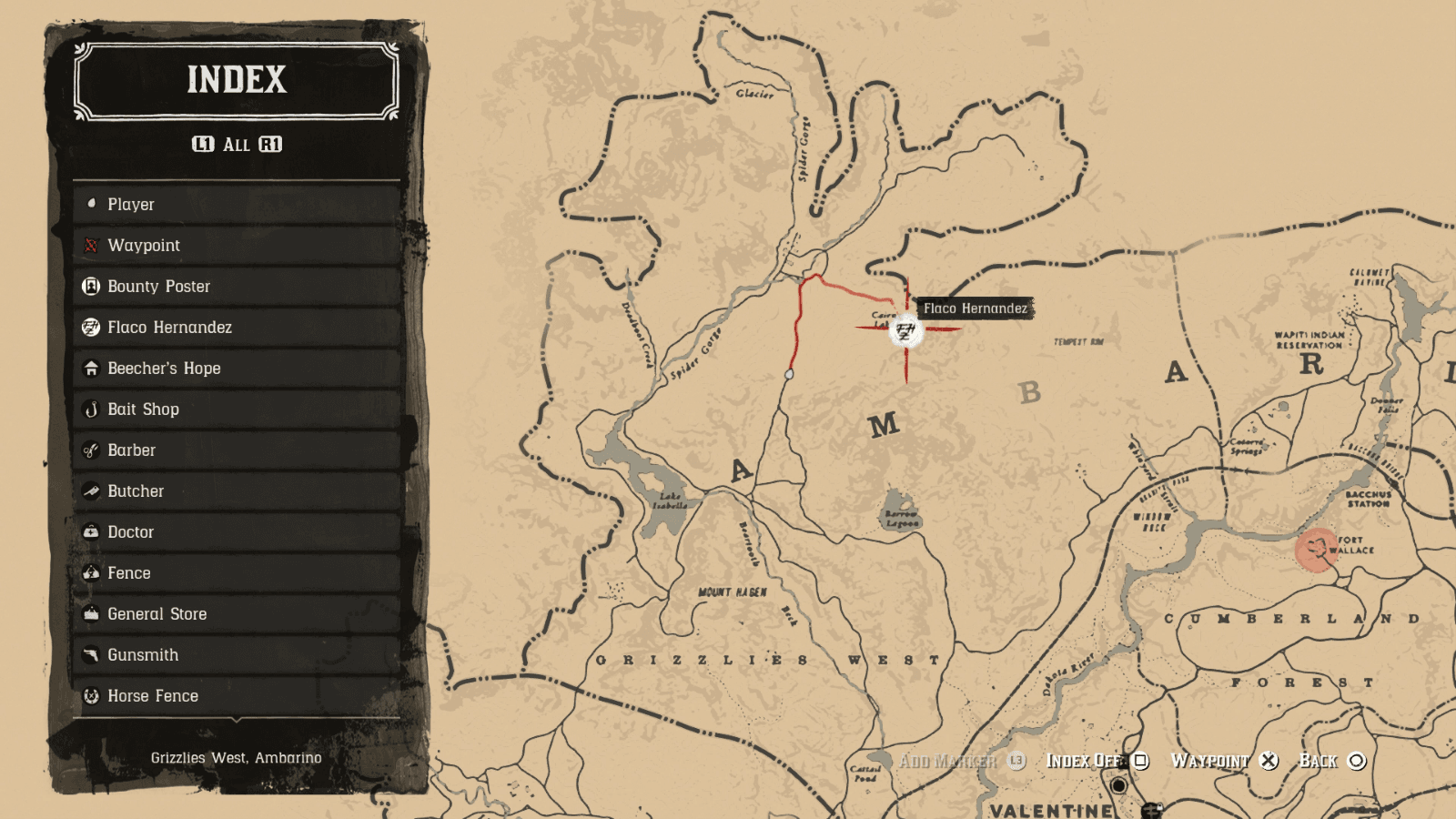
Task: Click the red Waypoint icon in the index
Action: point(90,245)
